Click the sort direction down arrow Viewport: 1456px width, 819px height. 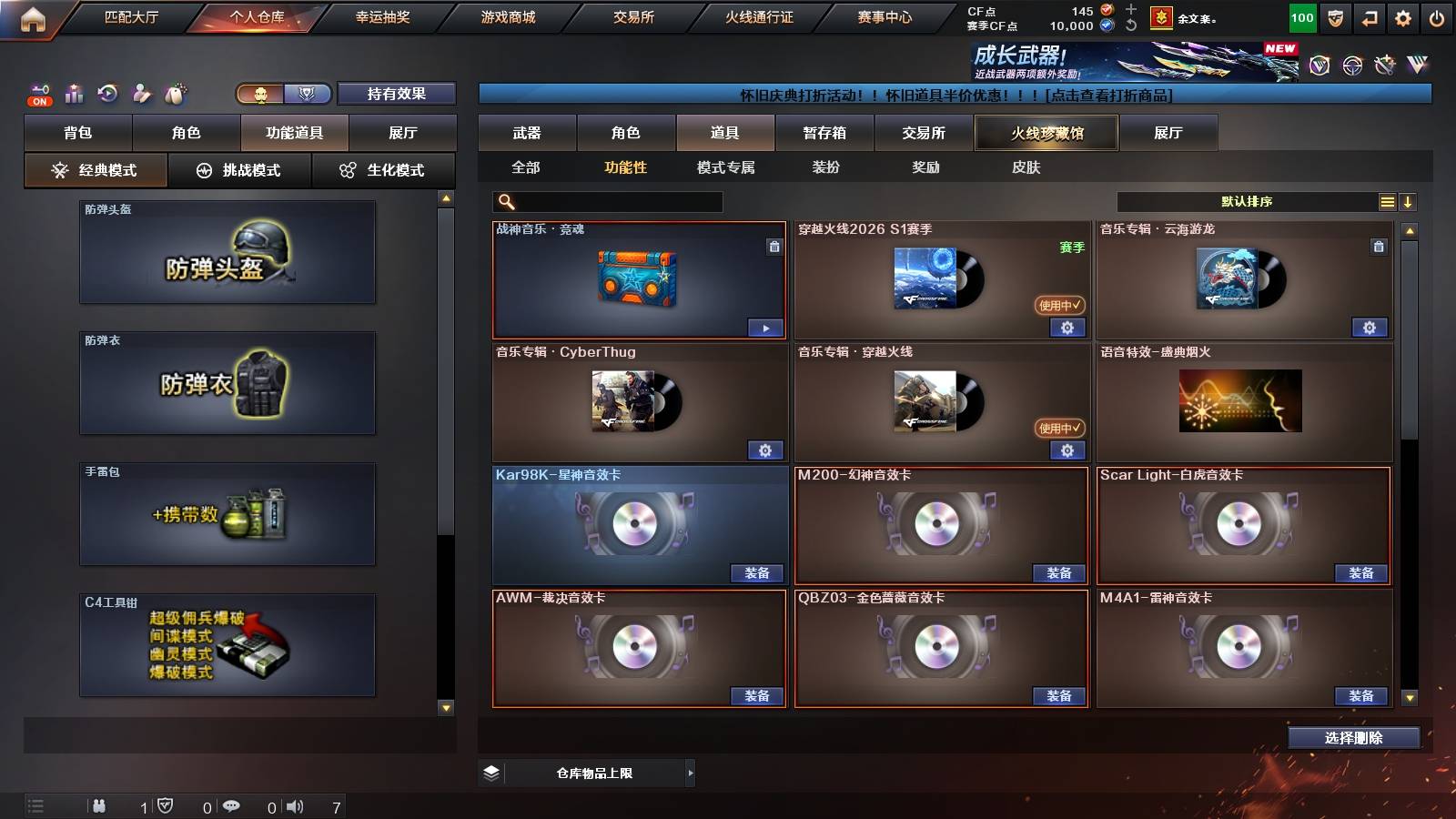pyautogui.click(x=1408, y=201)
